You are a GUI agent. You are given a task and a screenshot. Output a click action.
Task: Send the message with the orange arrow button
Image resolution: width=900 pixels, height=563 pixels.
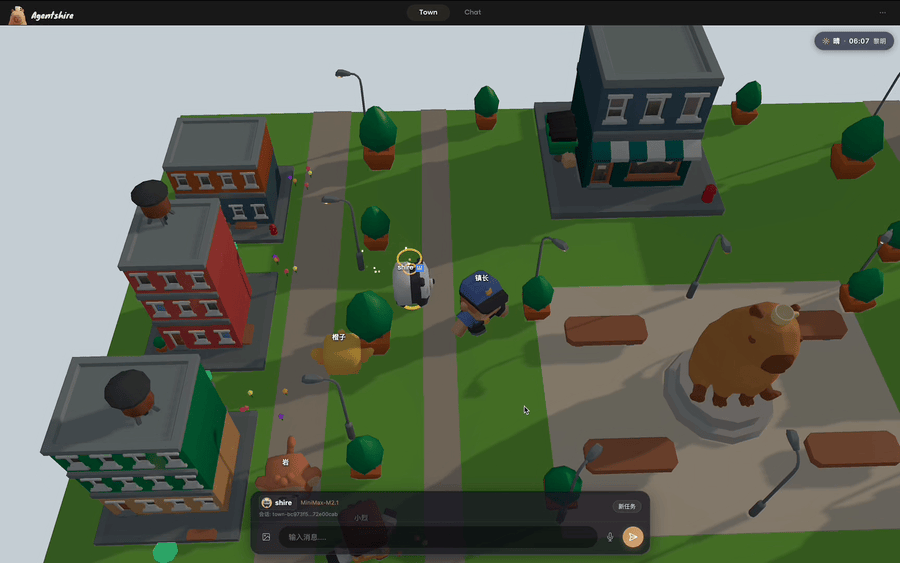point(632,537)
